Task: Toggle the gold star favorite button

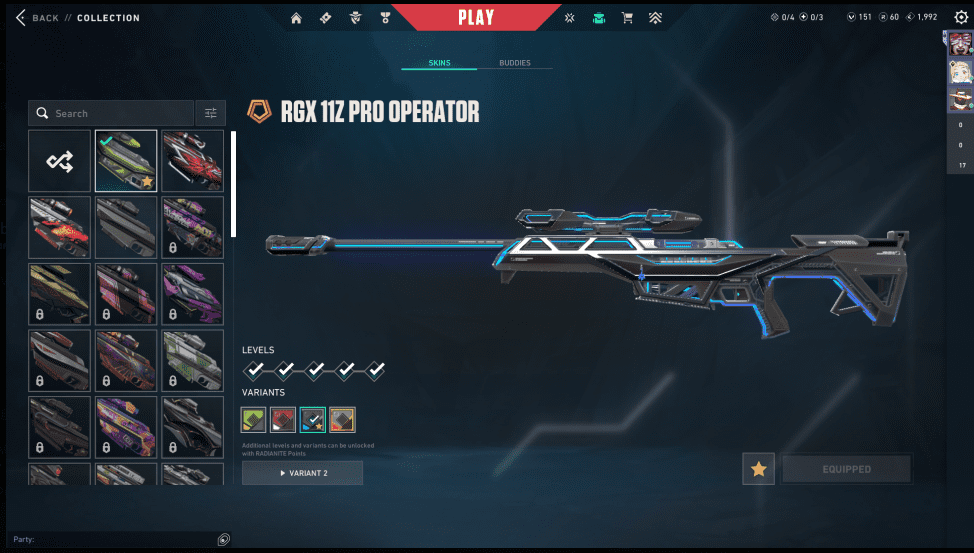Action: click(758, 469)
